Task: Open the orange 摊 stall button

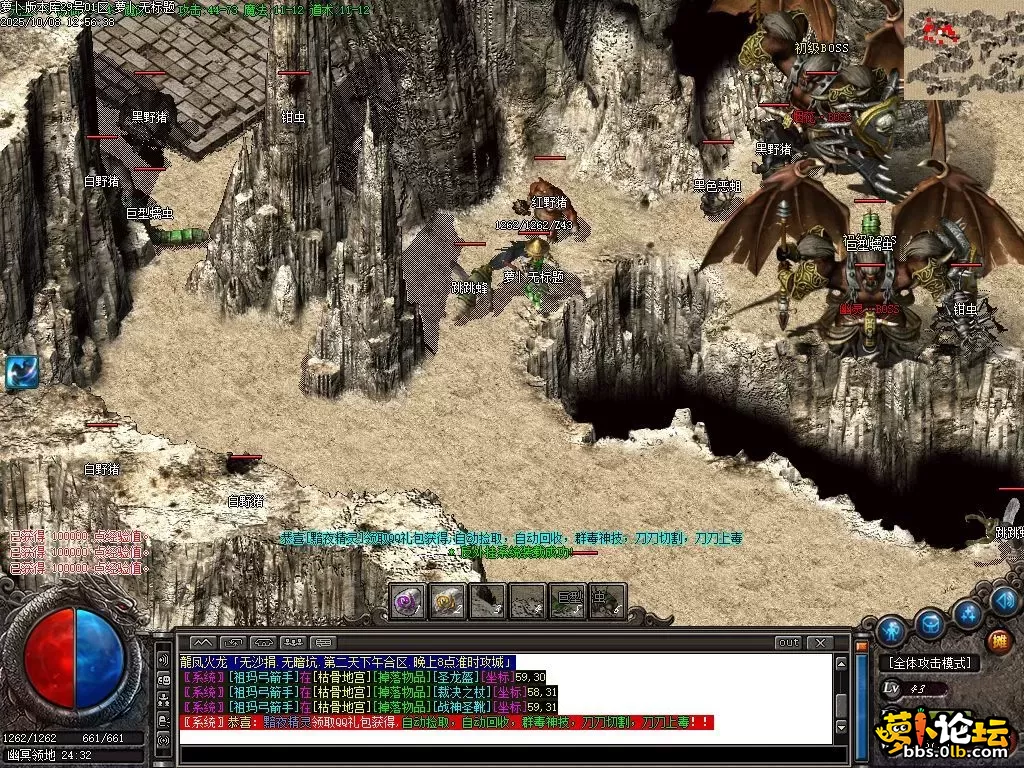Action: point(997,641)
